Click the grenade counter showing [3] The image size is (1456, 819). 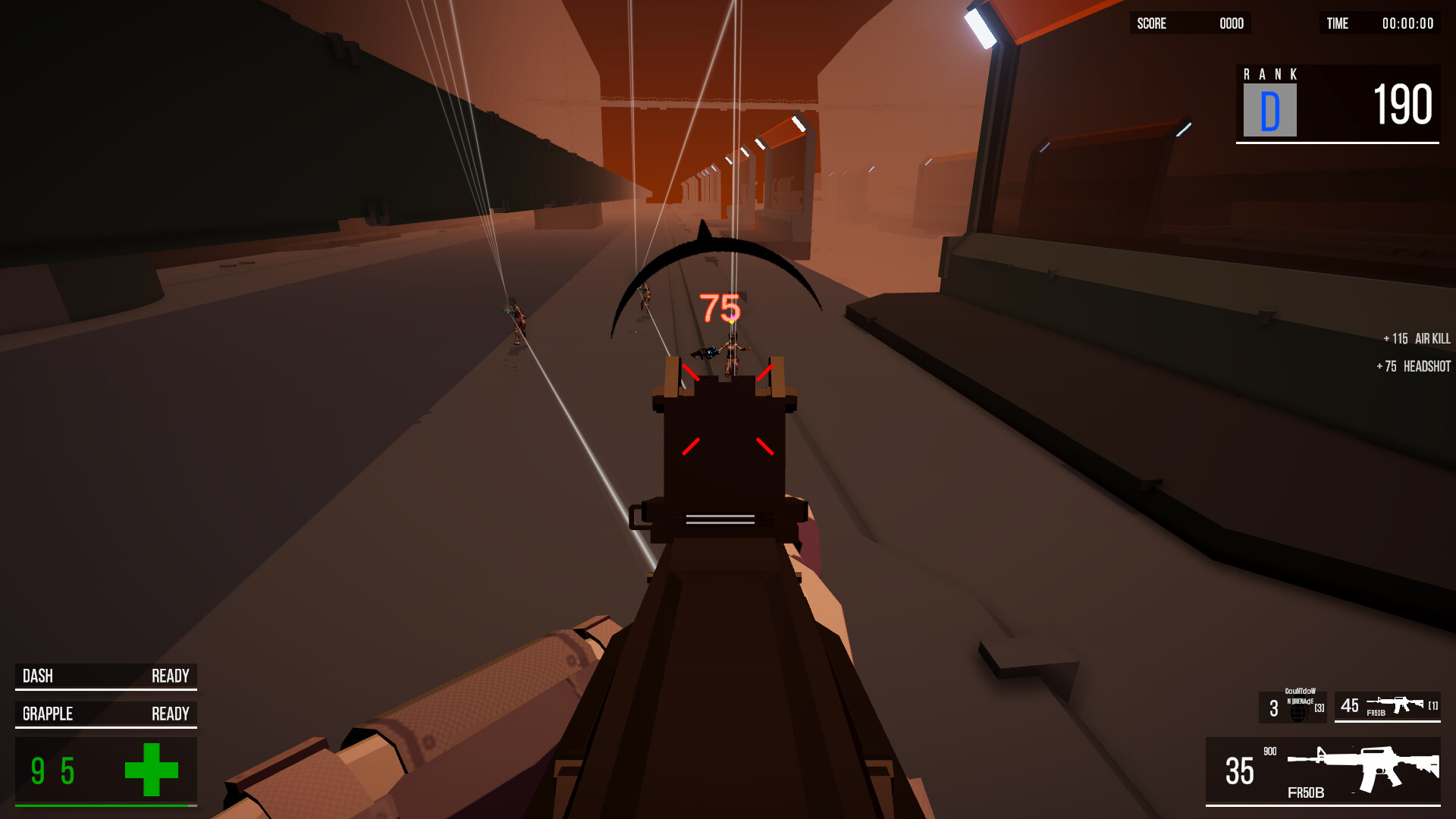pyautogui.click(x=1319, y=708)
